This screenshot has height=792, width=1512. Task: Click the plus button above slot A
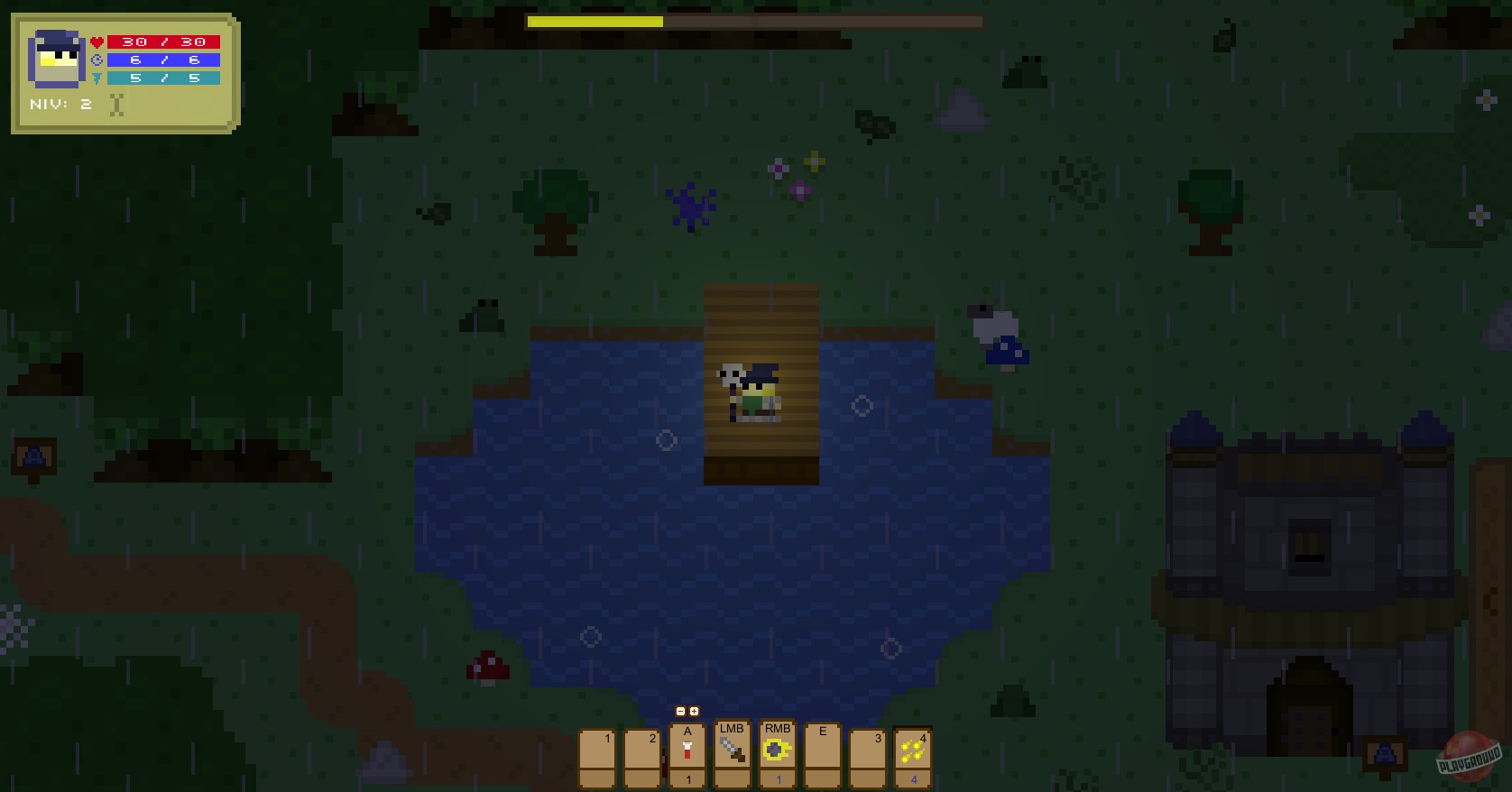pyautogui.click(x=695, y=712)
